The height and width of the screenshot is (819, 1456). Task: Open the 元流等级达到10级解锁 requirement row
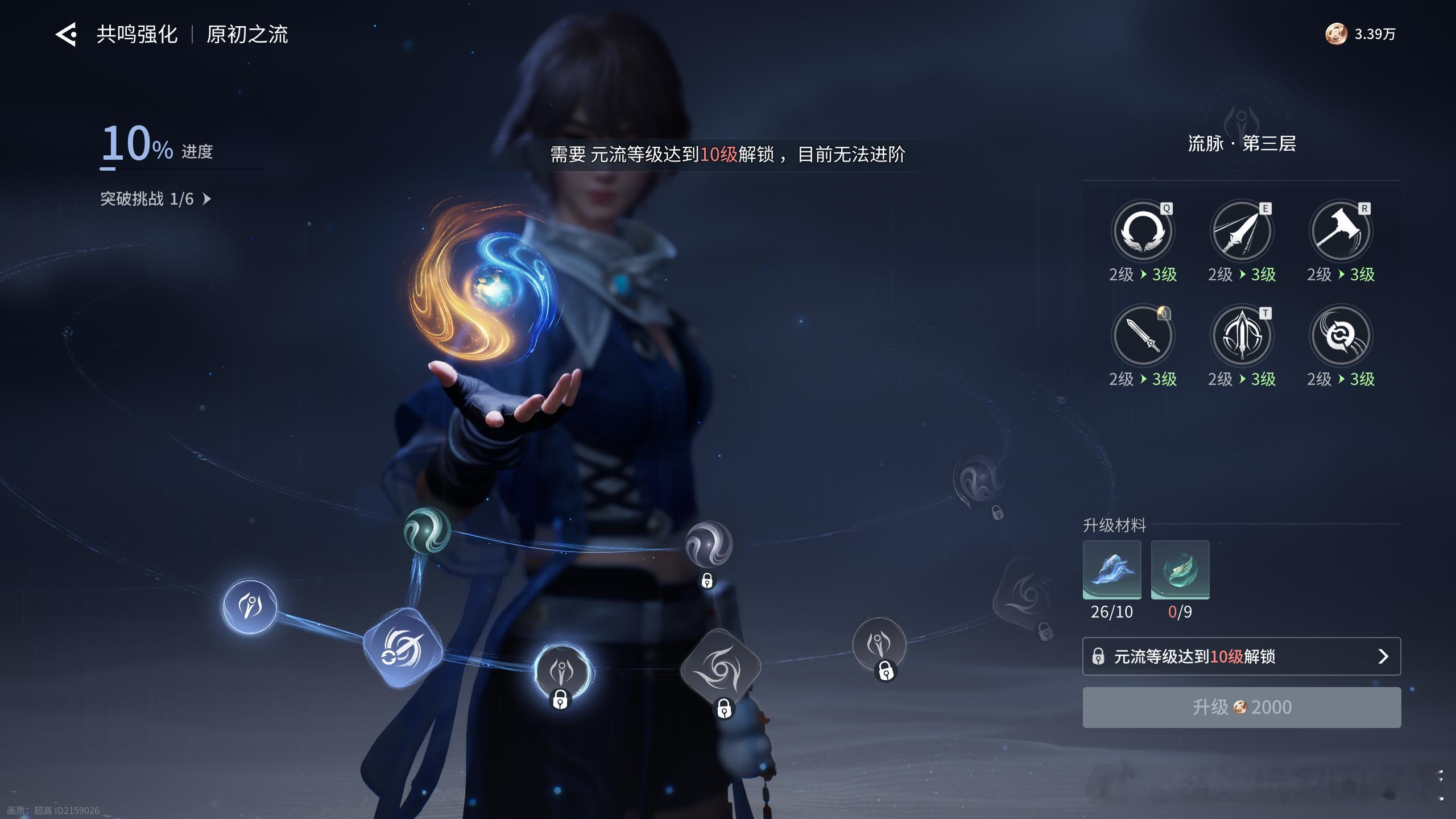1241,656
